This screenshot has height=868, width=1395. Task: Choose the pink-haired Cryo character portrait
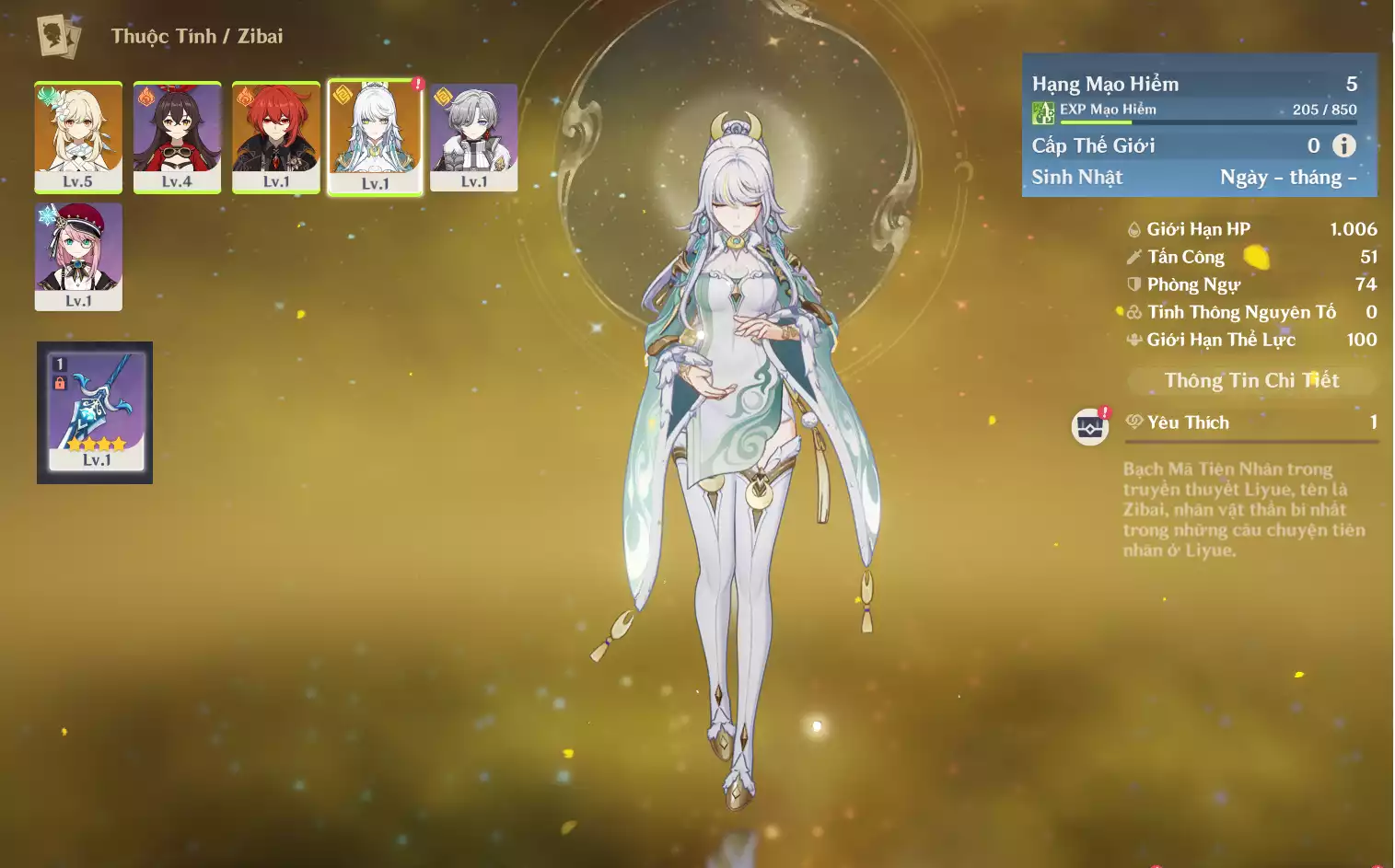(x=78, y=256)
